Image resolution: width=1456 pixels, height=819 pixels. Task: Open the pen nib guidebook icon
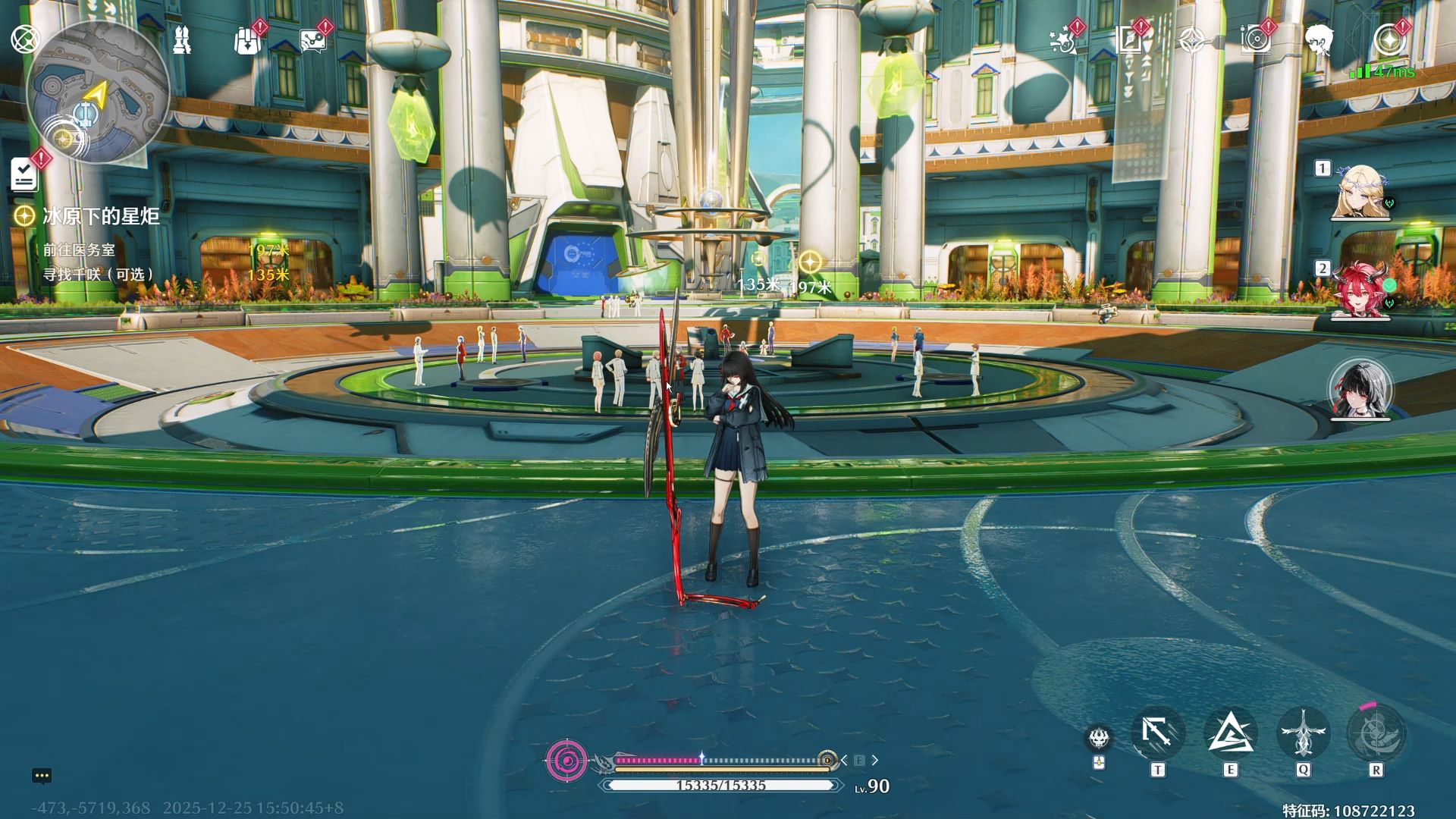click(1128, 39)
